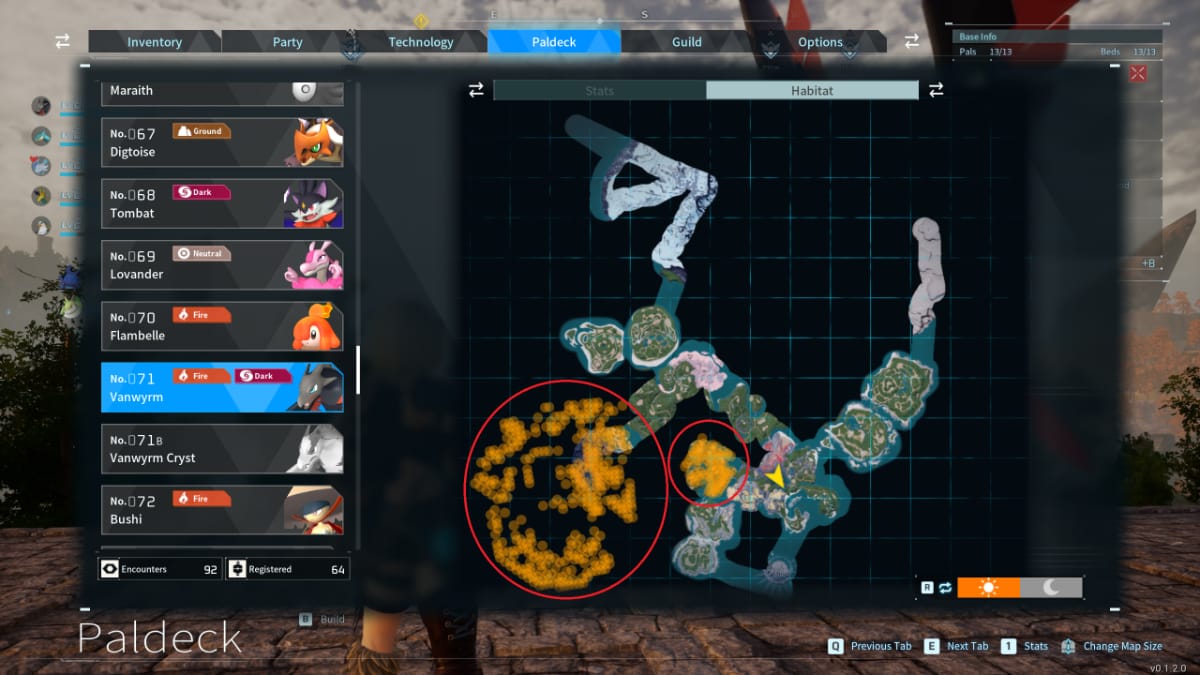Close the panel with the red X
The width and height of the screenshot is (1200, 675).
pyautogui.click(x=1137, y=73)
